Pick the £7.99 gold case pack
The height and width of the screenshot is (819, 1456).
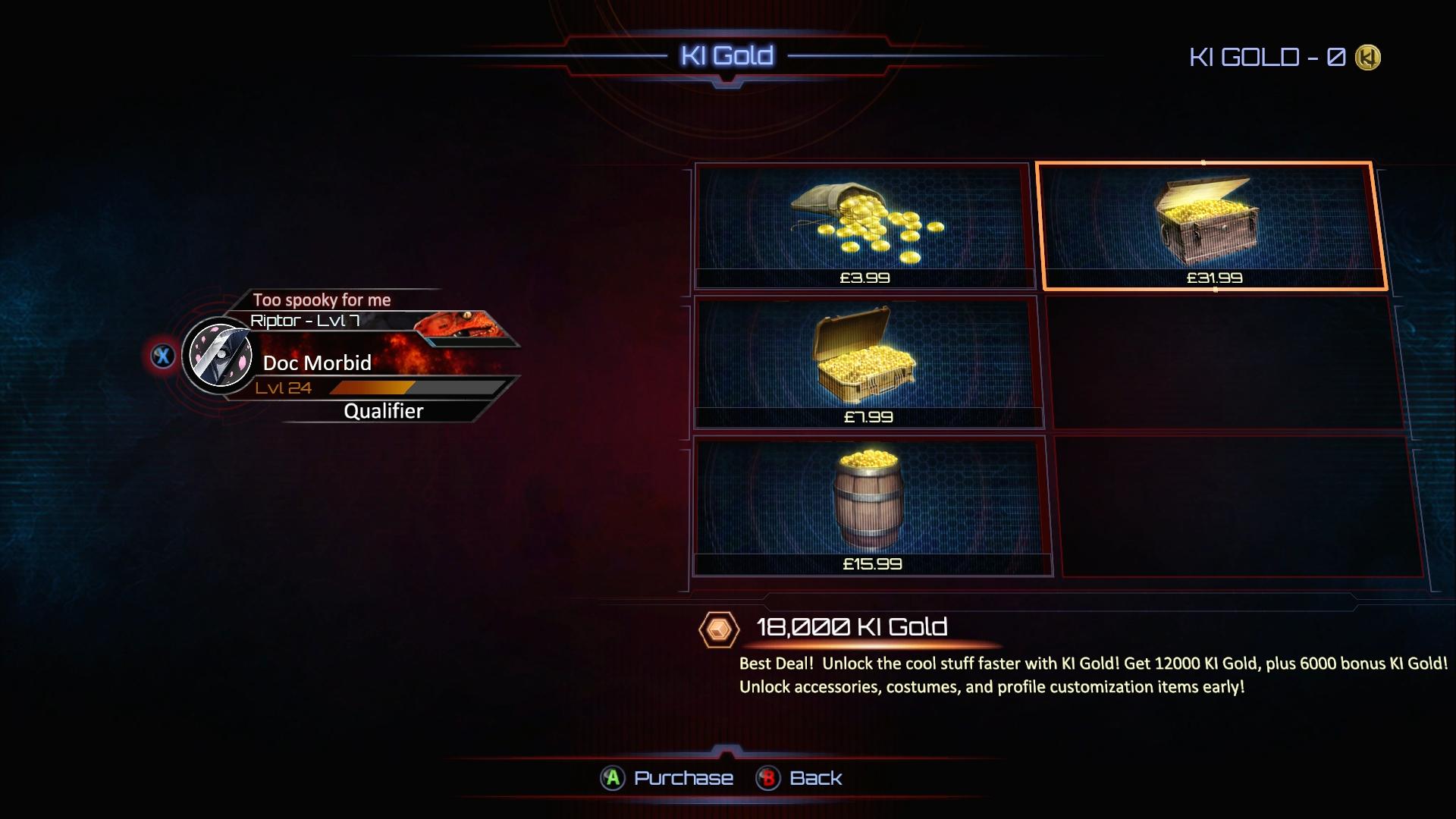[868, 362]
